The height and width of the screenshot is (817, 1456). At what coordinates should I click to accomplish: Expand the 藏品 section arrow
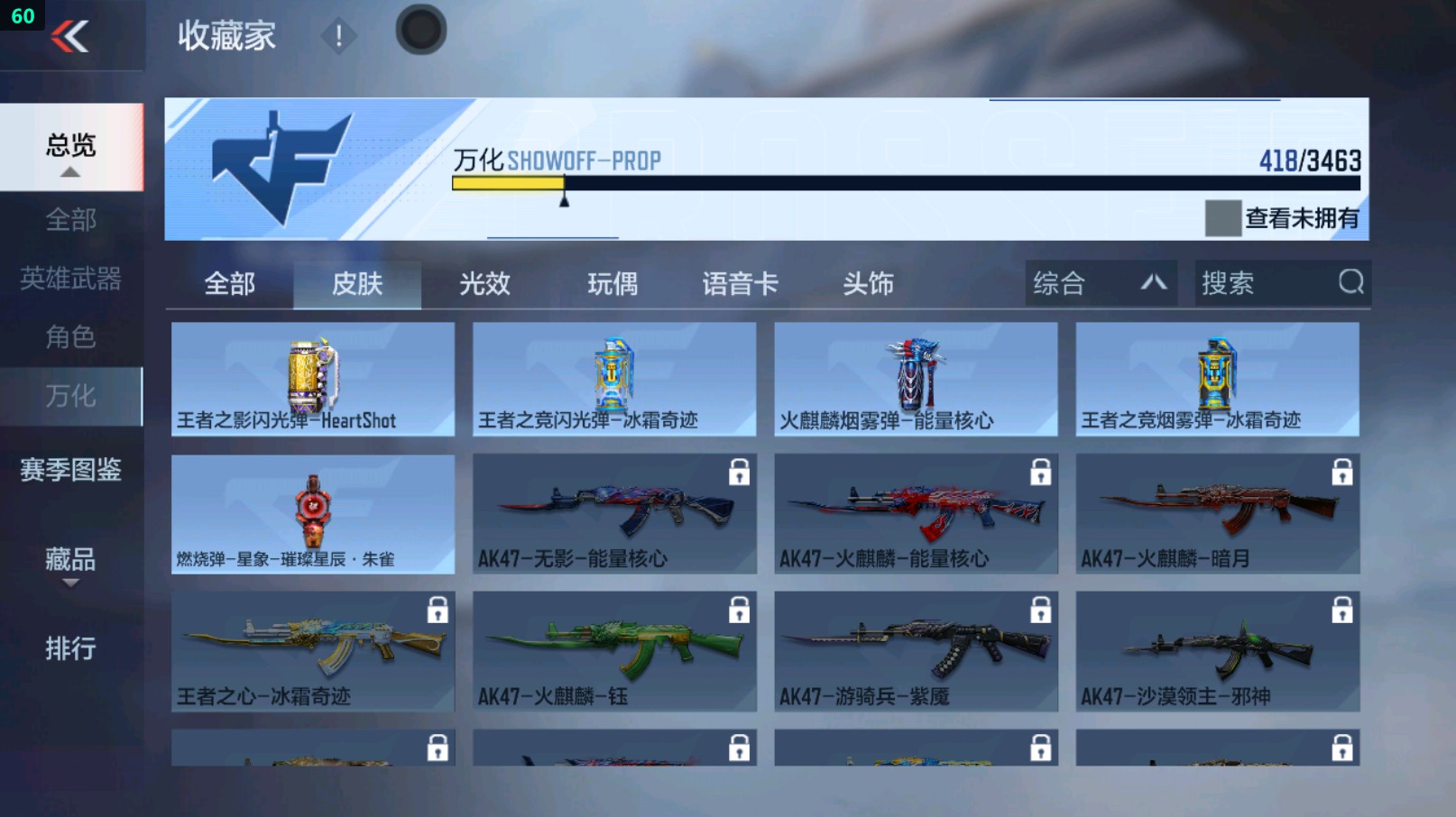69,585
